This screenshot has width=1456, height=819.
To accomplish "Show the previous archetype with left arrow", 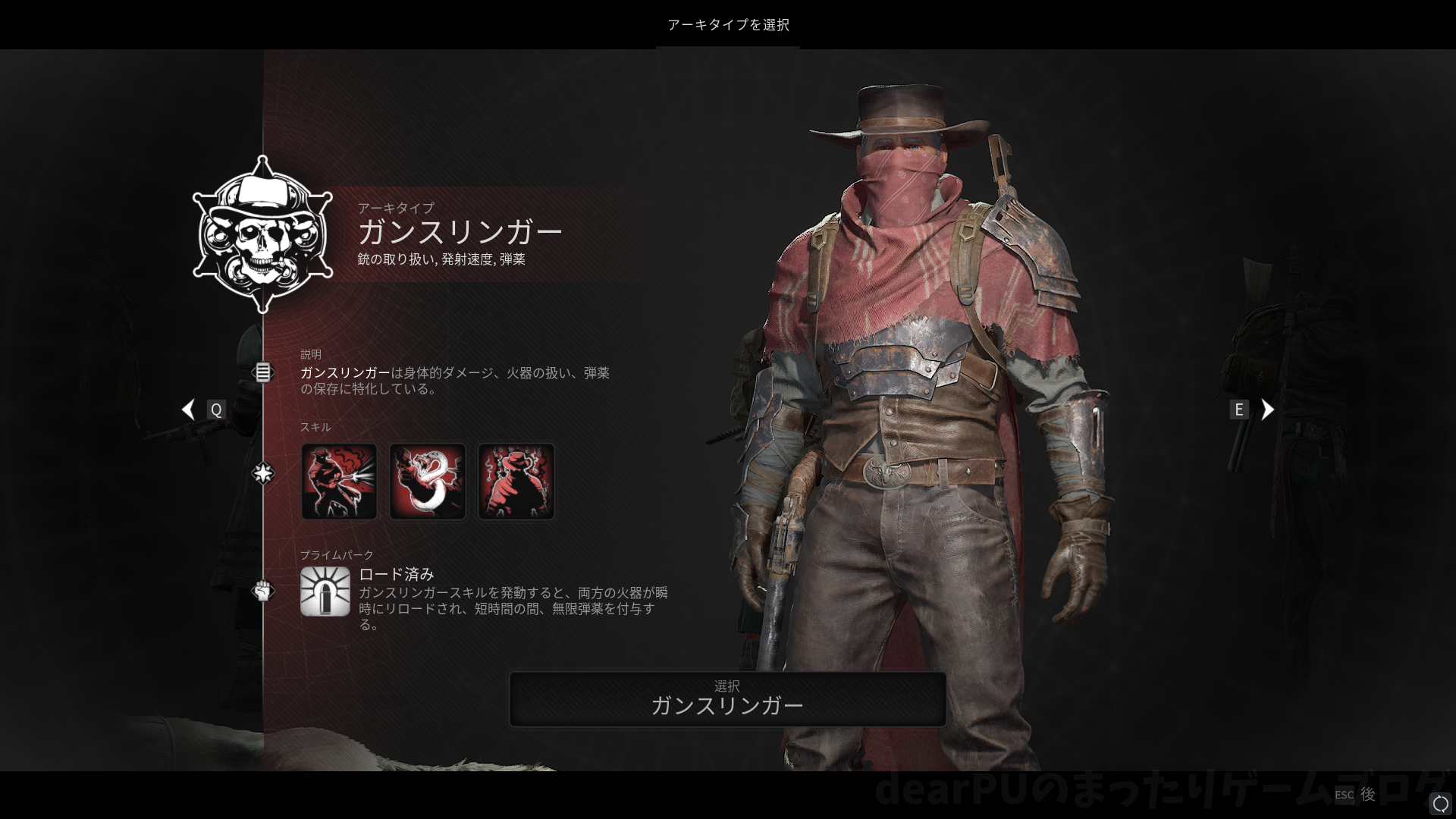I will 188,409.
